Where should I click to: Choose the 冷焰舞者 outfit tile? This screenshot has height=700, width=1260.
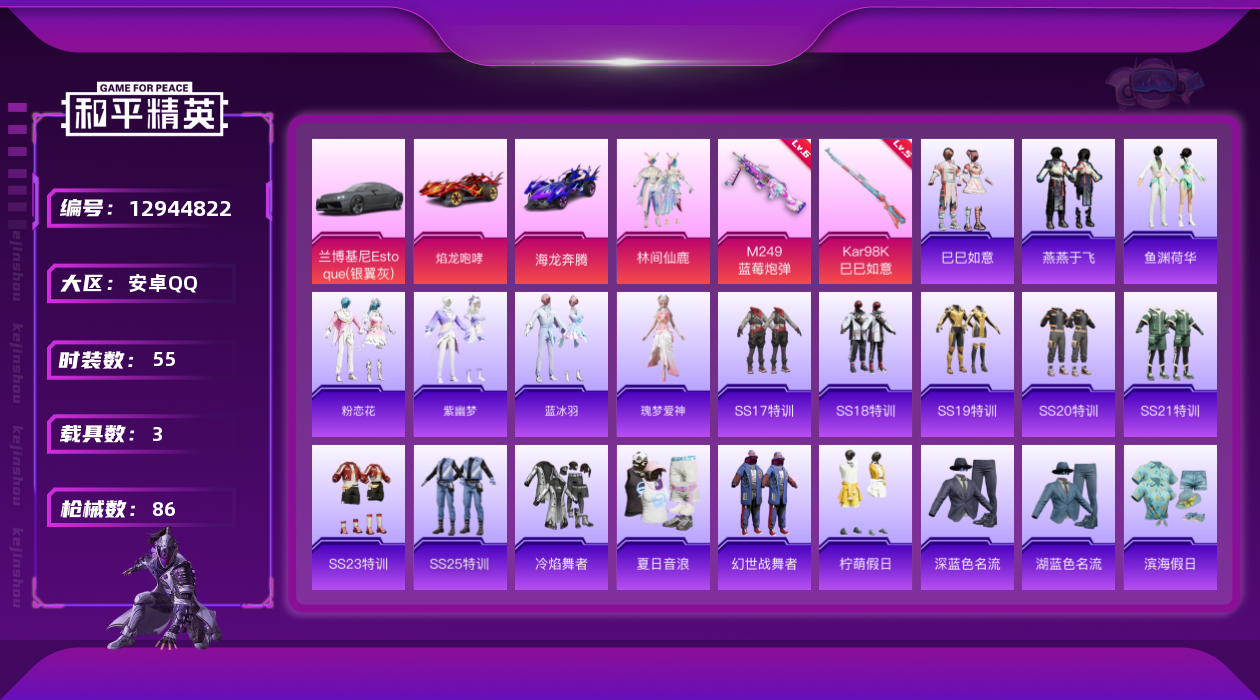pyautogui.click(x=561, y=517)
